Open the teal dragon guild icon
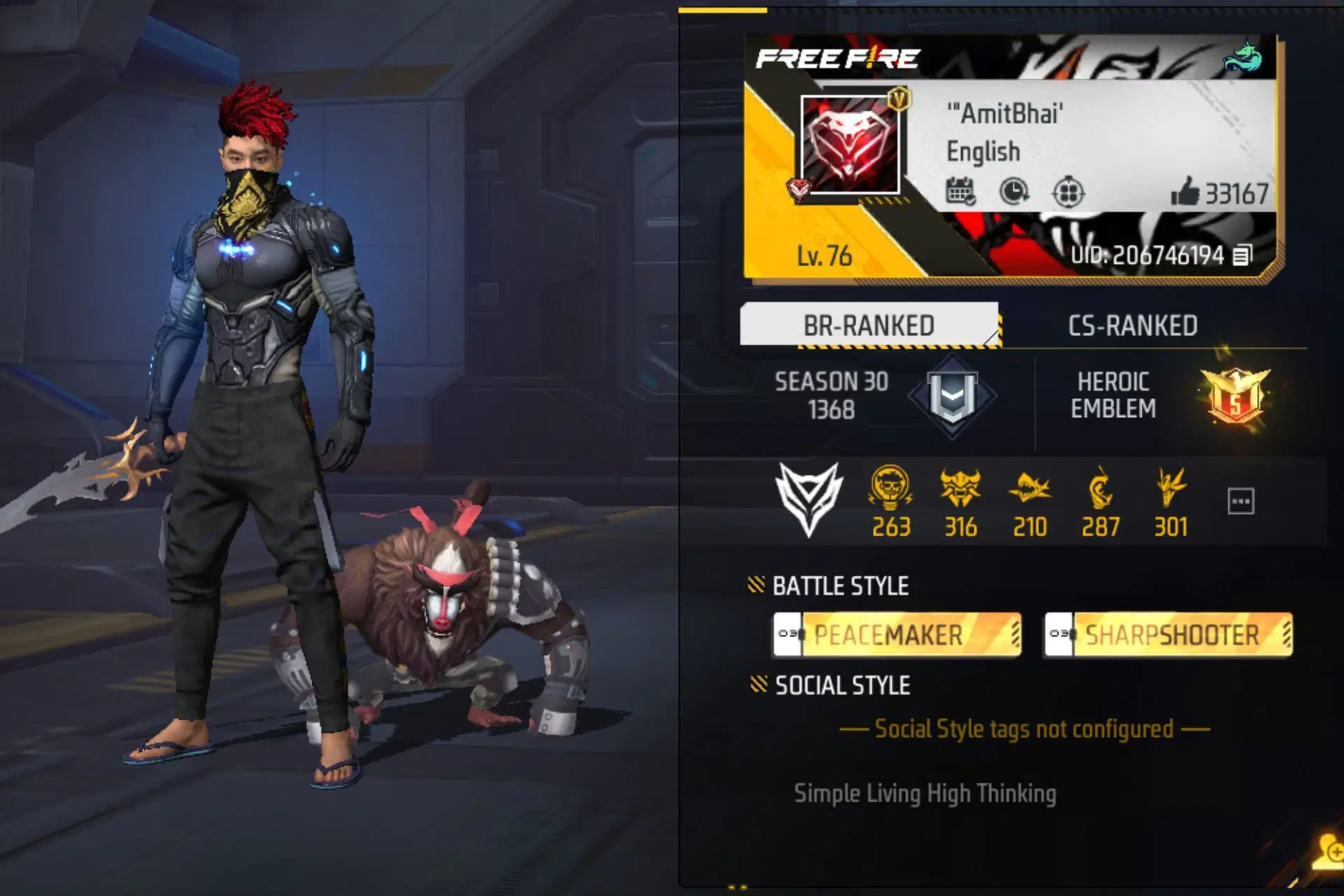 pos(1242,57)
